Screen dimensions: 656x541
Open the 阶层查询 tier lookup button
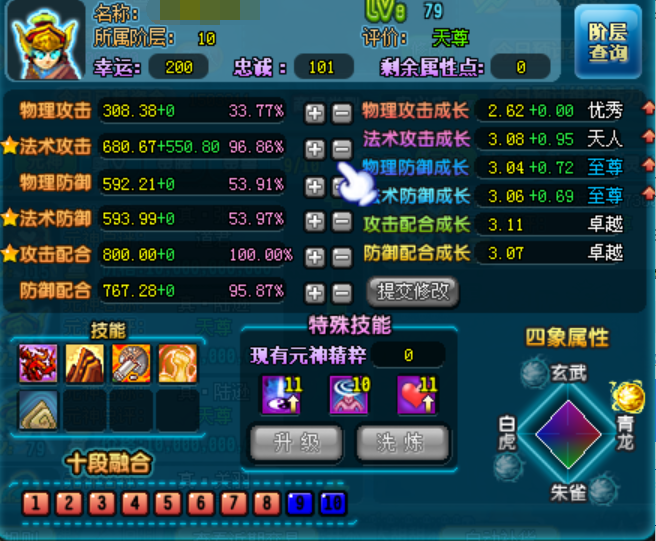(x=608, y=41)
